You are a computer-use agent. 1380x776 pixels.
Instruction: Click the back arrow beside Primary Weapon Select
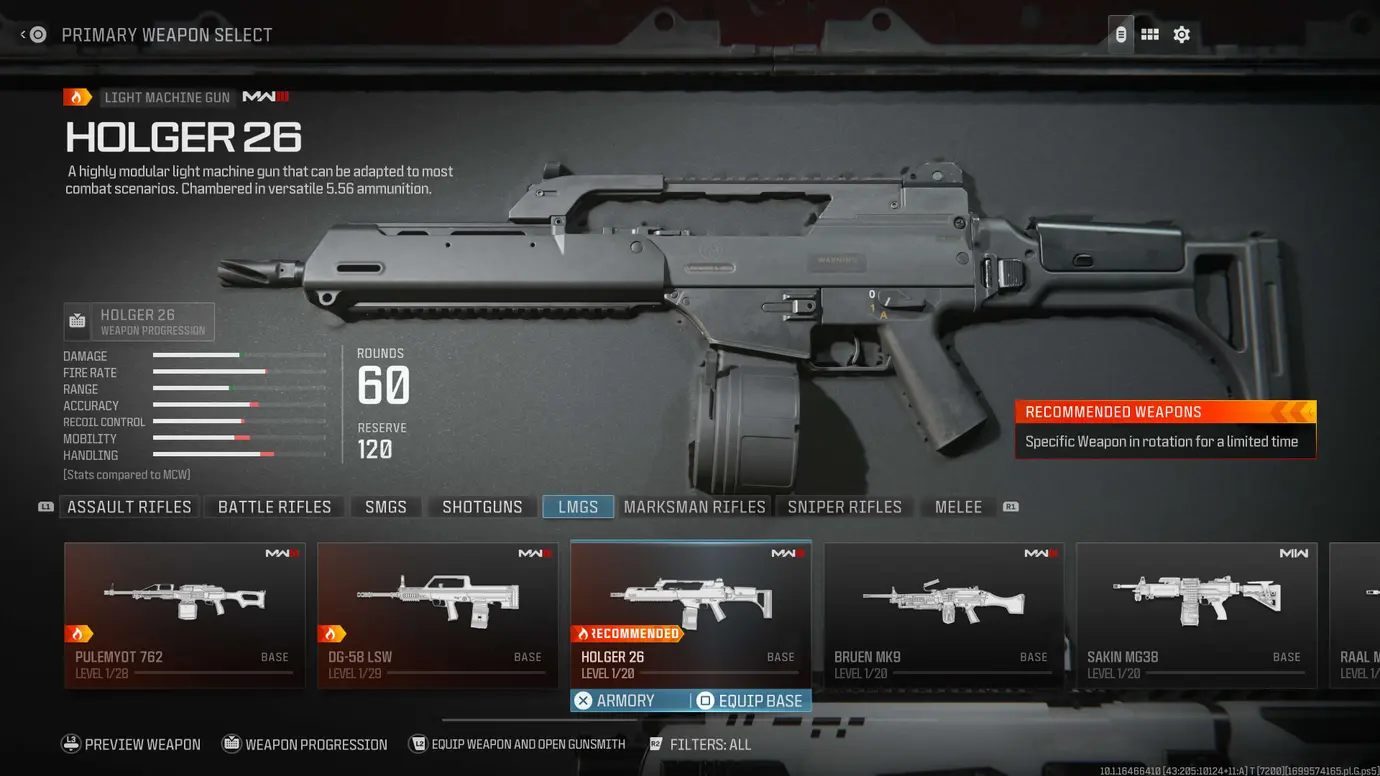pos(22,33)
